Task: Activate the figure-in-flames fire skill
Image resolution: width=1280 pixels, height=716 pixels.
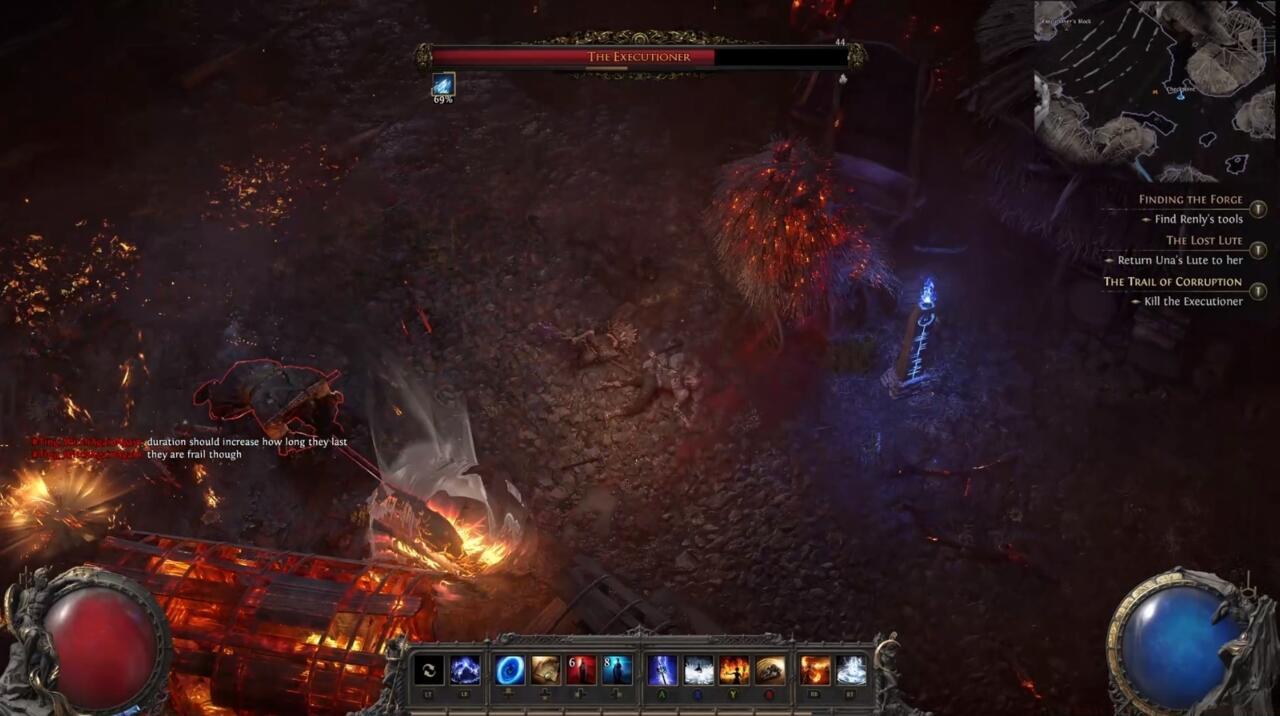Action: [x=734, y=670]
